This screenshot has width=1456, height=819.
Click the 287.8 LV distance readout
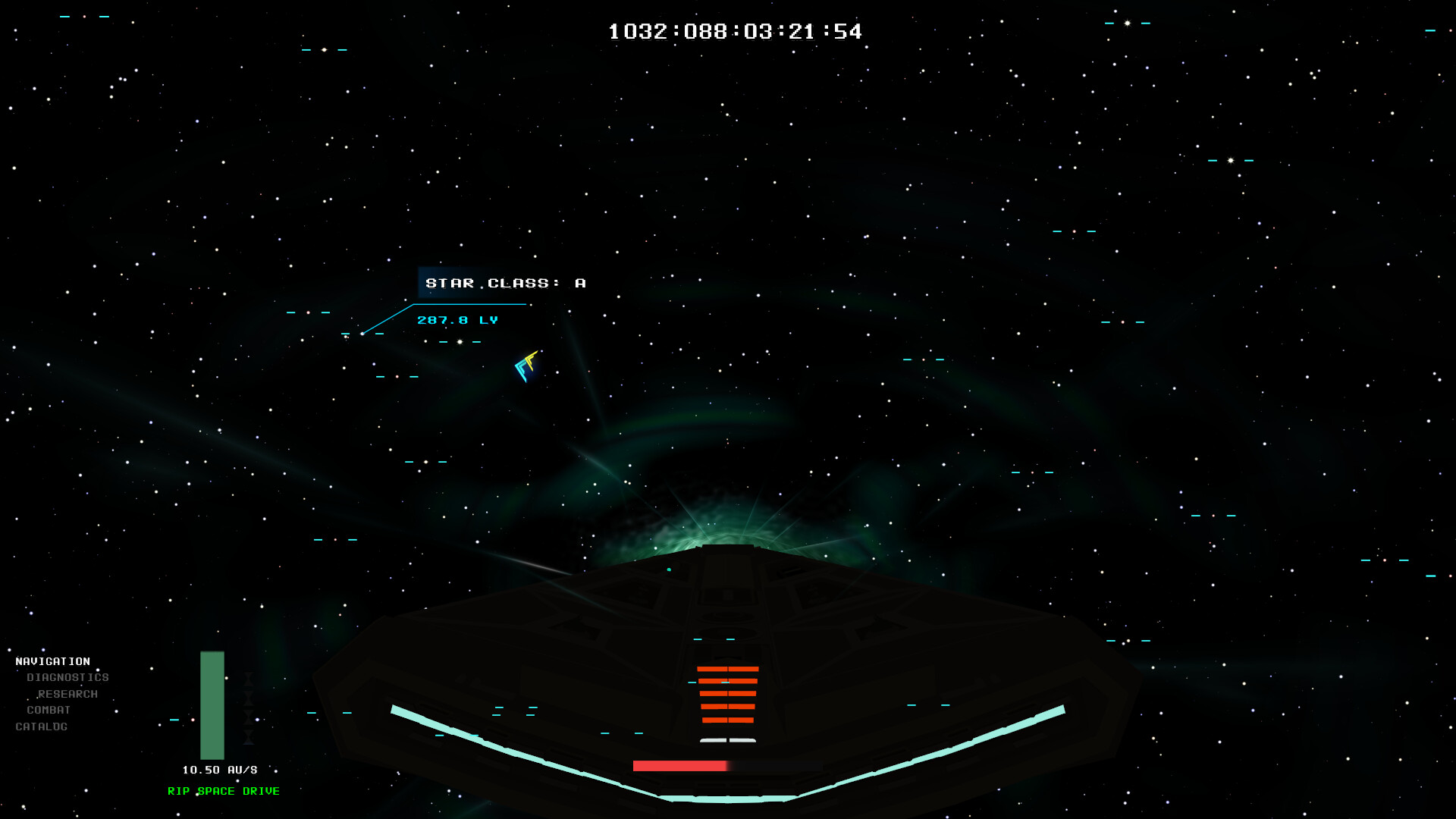pyautogui.click(x=457, y=320)
